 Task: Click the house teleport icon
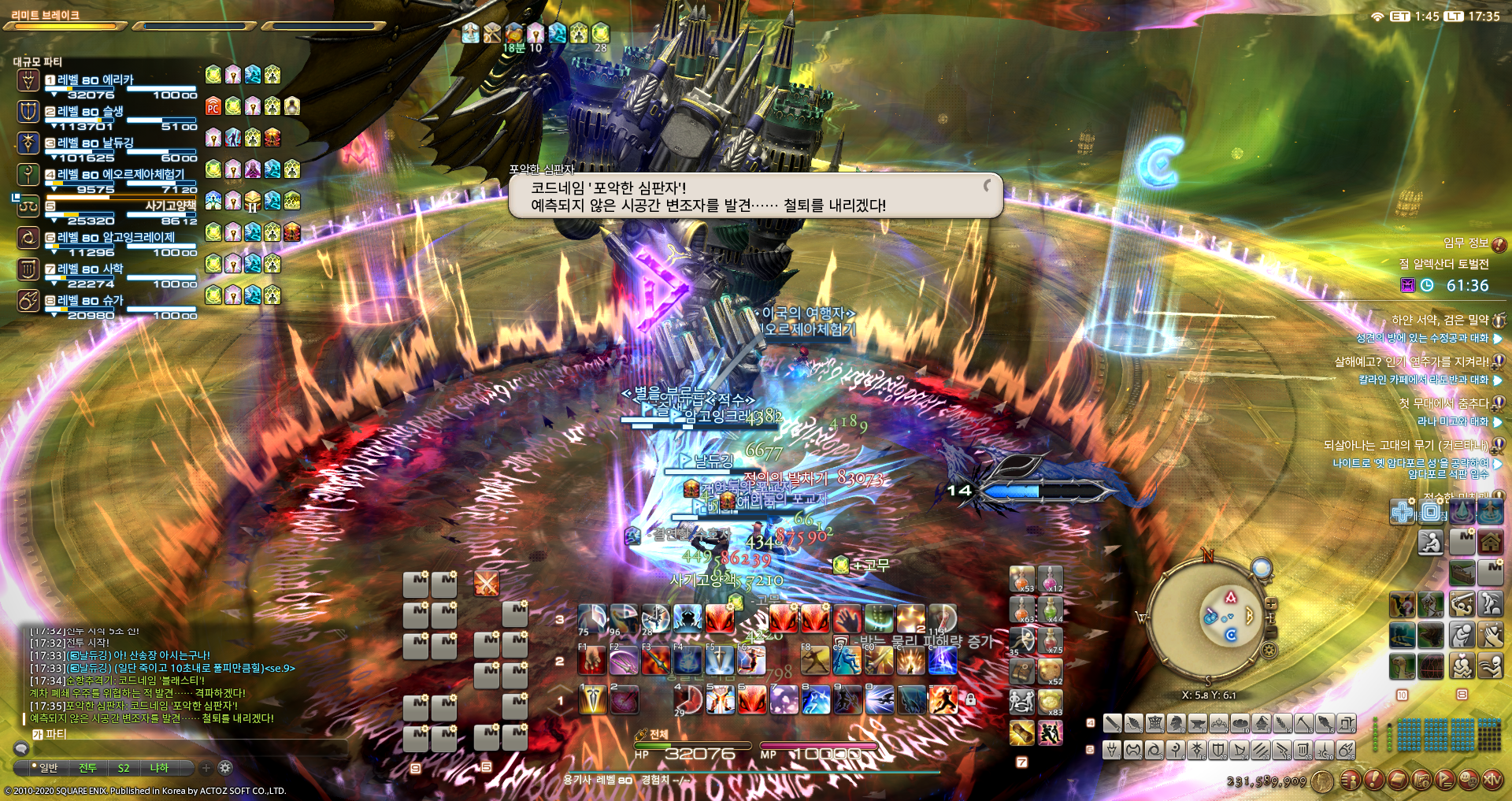coord(1489,542)
